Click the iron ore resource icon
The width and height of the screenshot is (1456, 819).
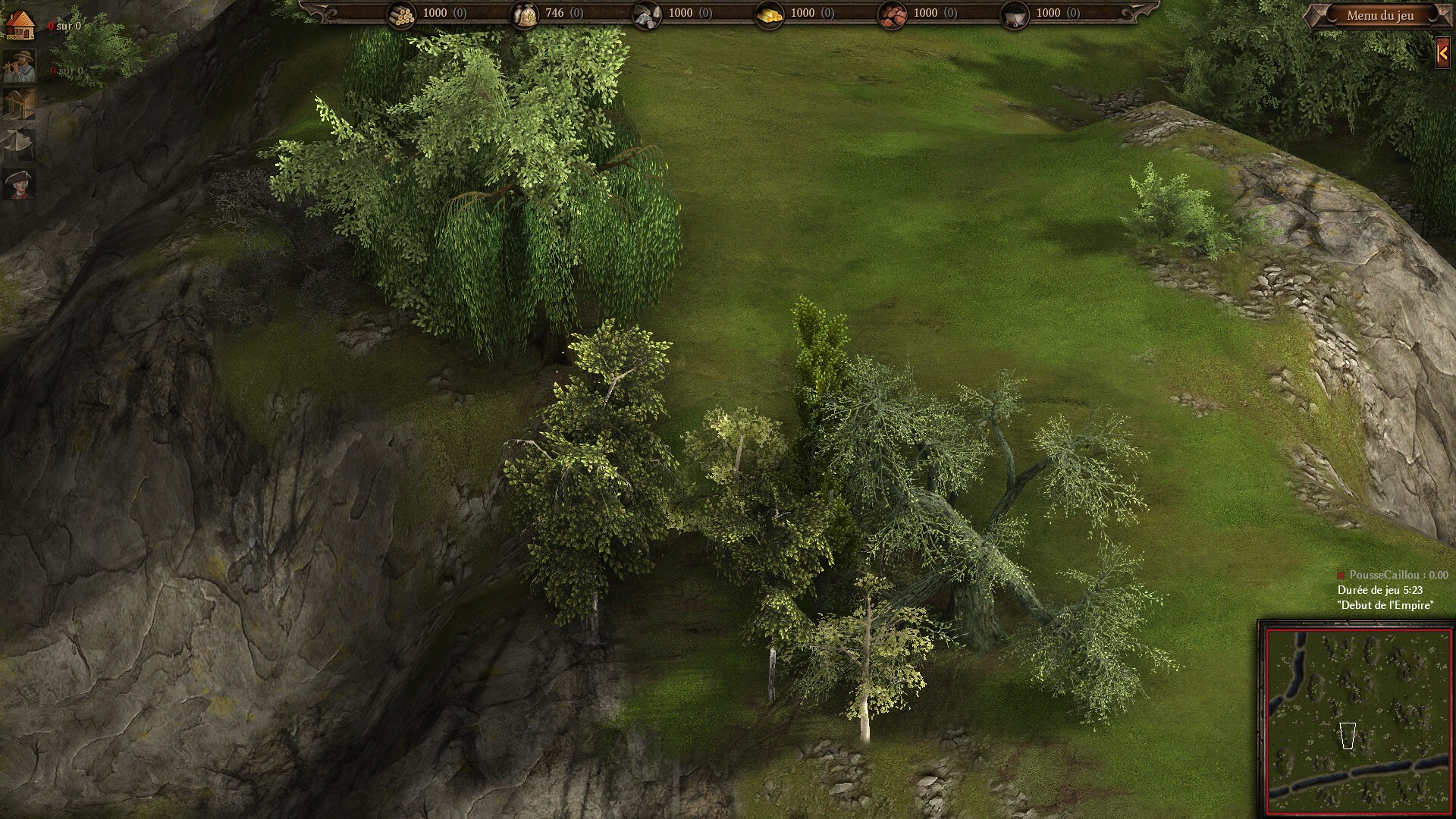pyautogui.click(x=892, y=14)
